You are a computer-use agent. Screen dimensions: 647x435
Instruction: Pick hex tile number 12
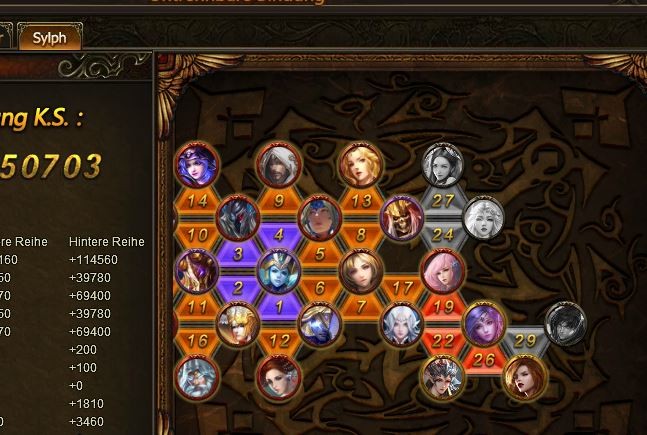pyautogui.click(x=279, y=341)
